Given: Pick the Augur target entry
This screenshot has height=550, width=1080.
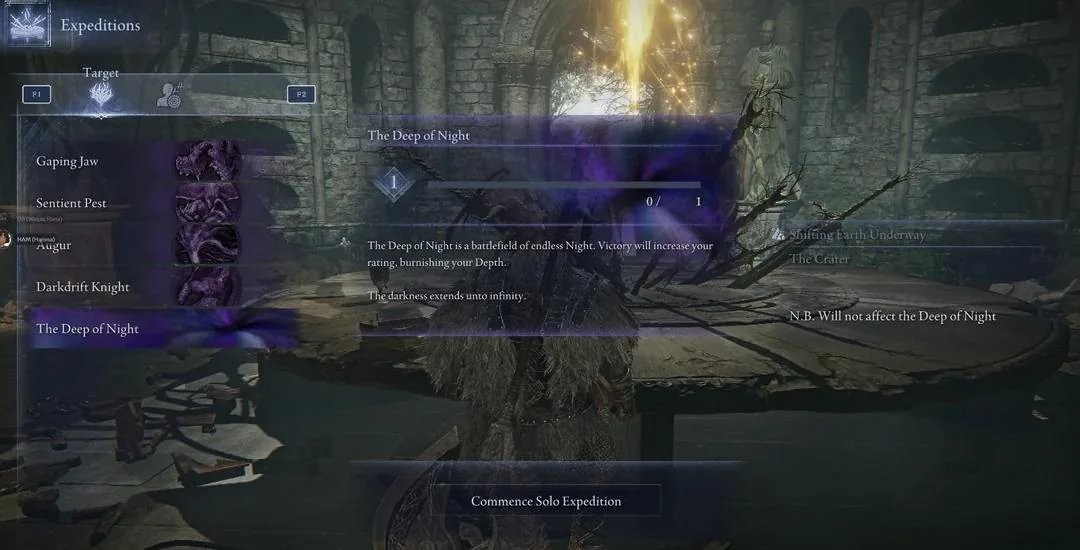Looking at the screenshot, I should 55,245.
